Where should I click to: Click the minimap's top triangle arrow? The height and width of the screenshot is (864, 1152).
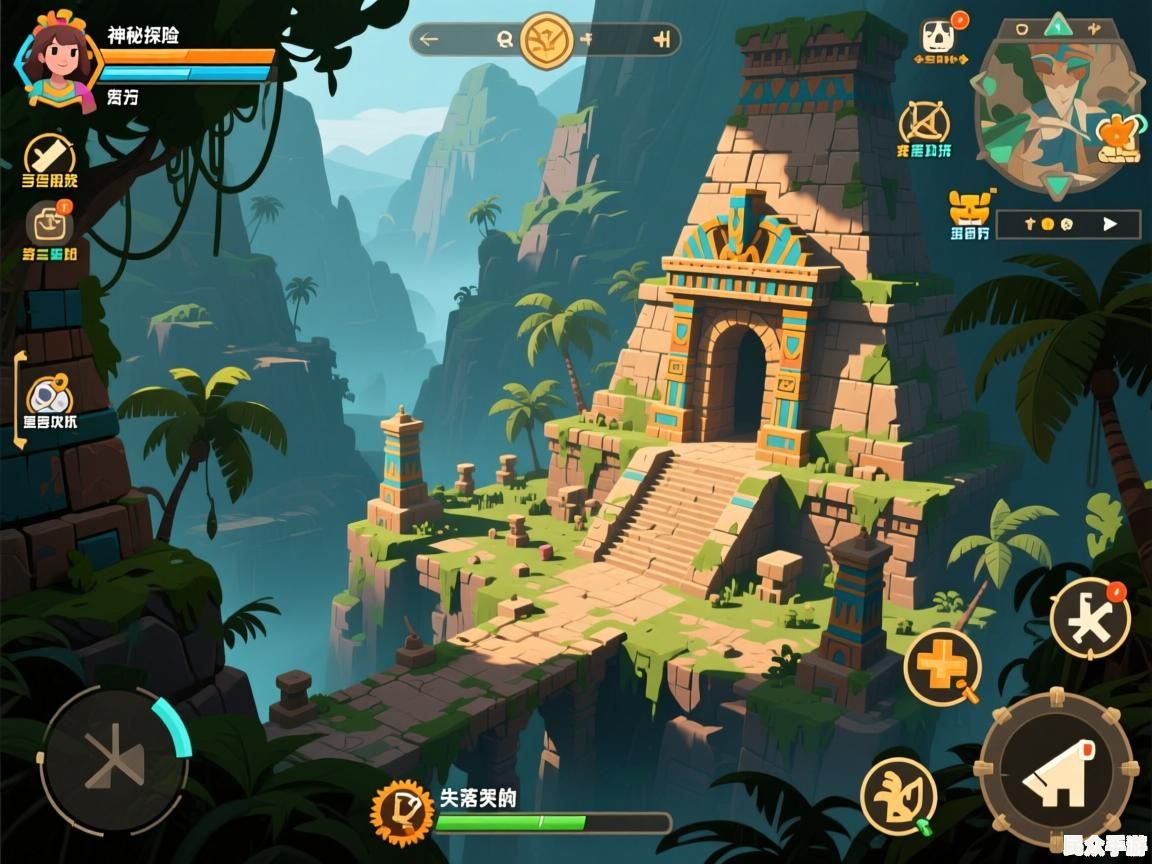1058,24
